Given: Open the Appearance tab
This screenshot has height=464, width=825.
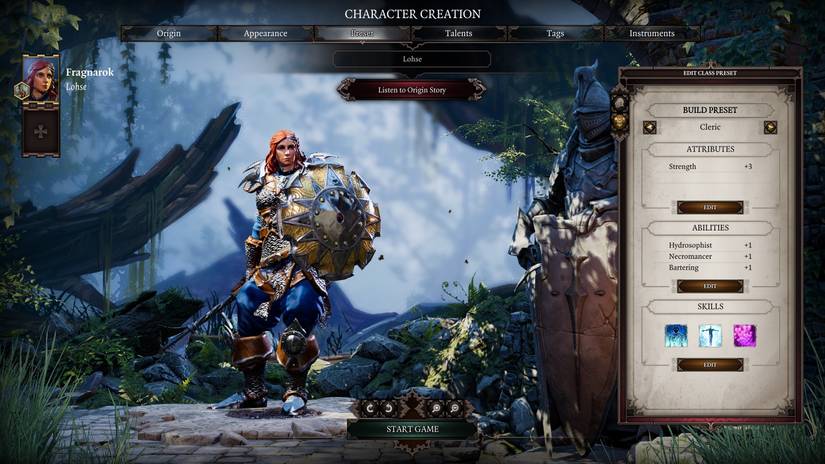Looking at the screenshot, I should pos(265,34).
